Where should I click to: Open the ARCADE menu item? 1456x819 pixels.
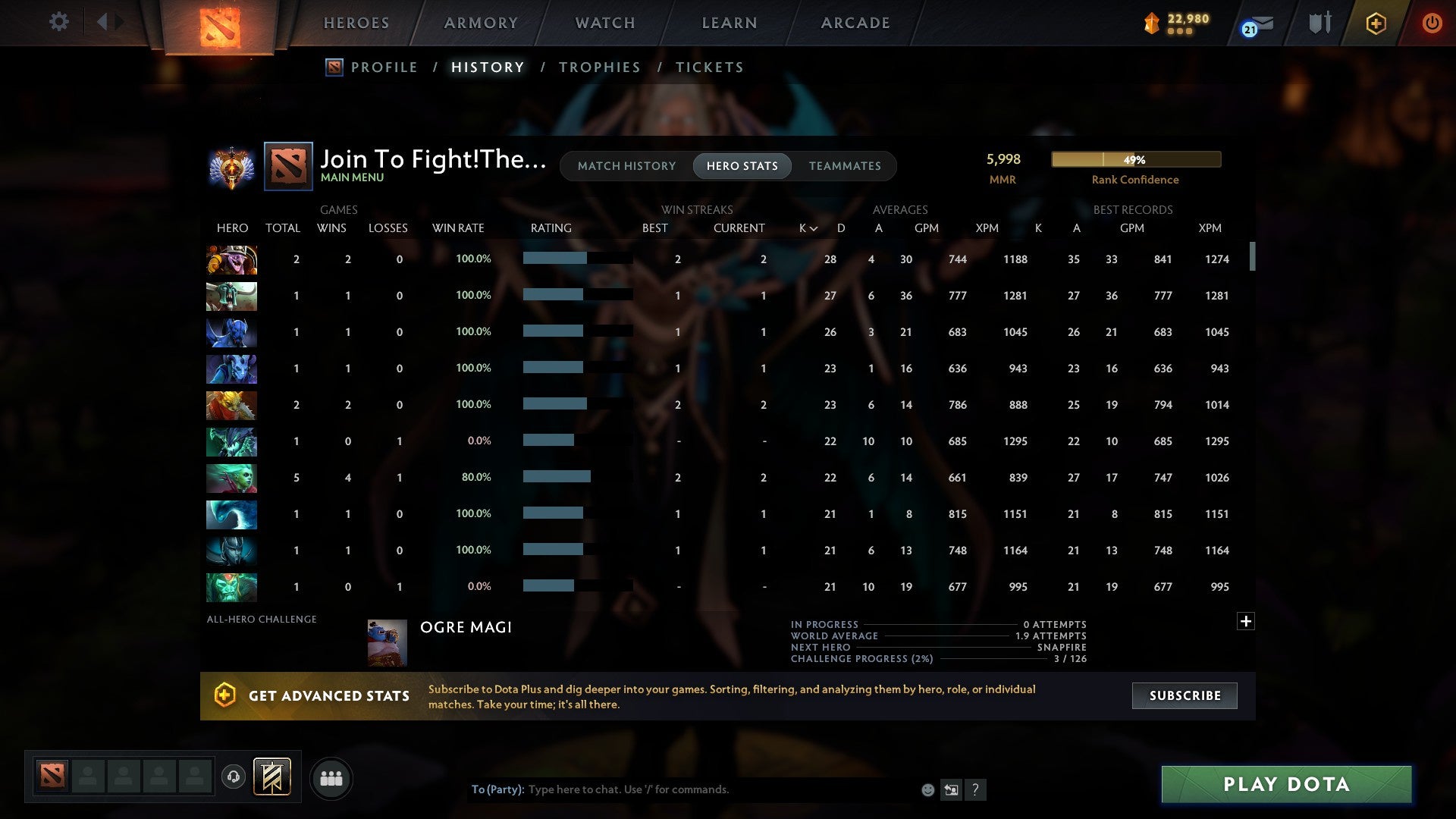(x=855, y=23)
